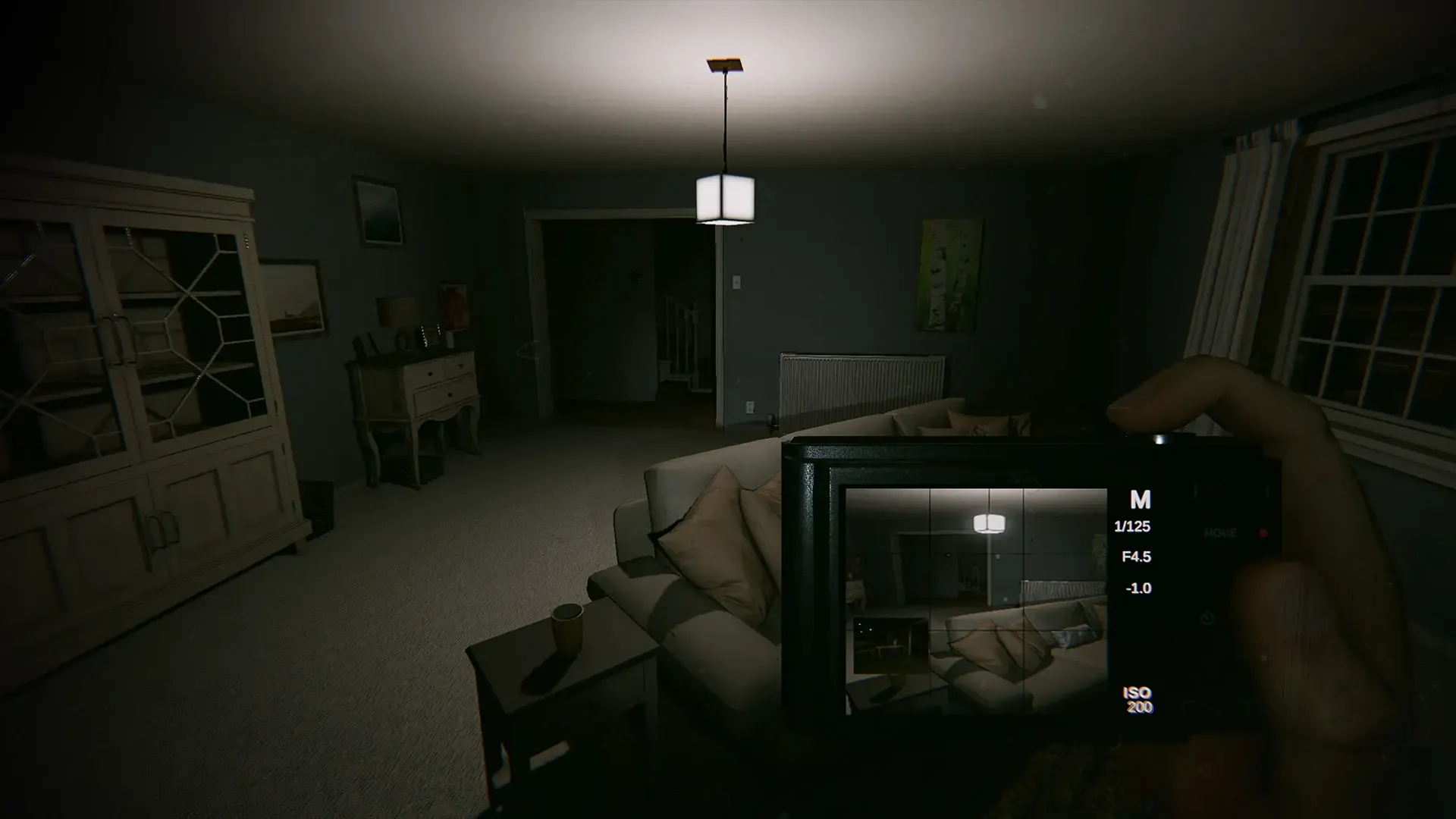Adjust the -1.0 exposure compensation value
Screen dimensions: 1456x819
pos(1140,588)
